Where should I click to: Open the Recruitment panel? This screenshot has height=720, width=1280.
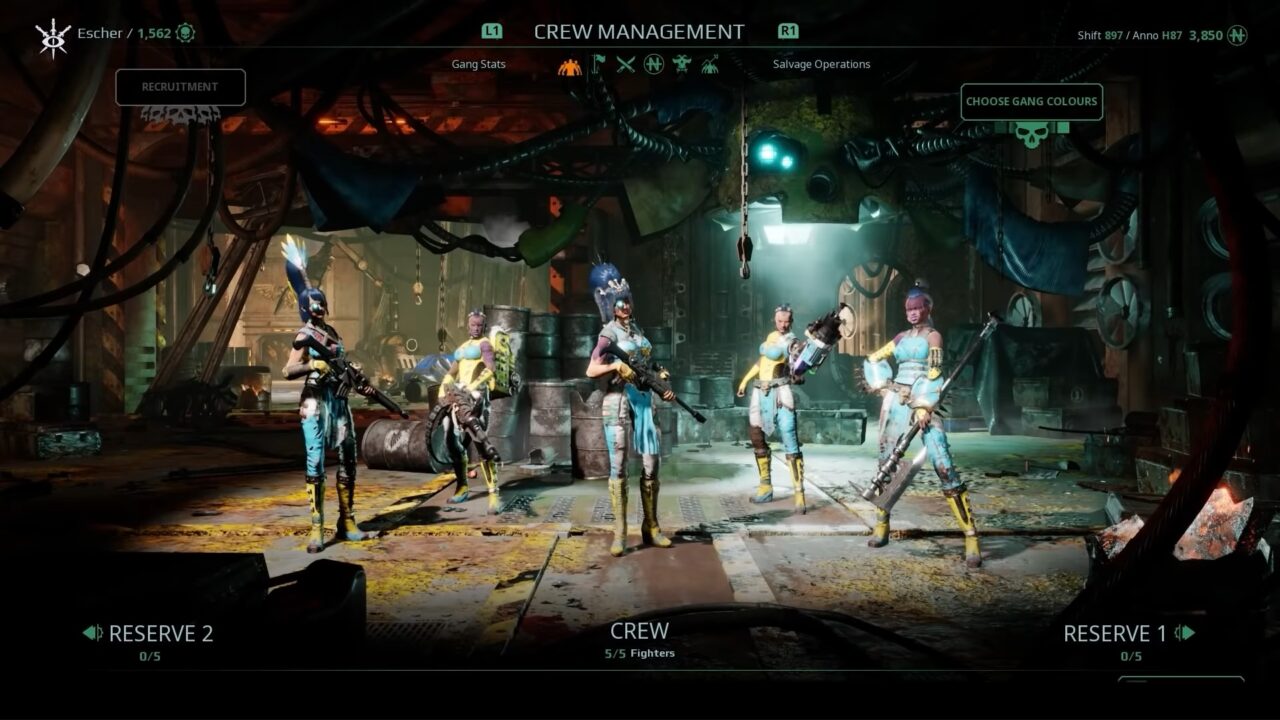tap(180, 87)
